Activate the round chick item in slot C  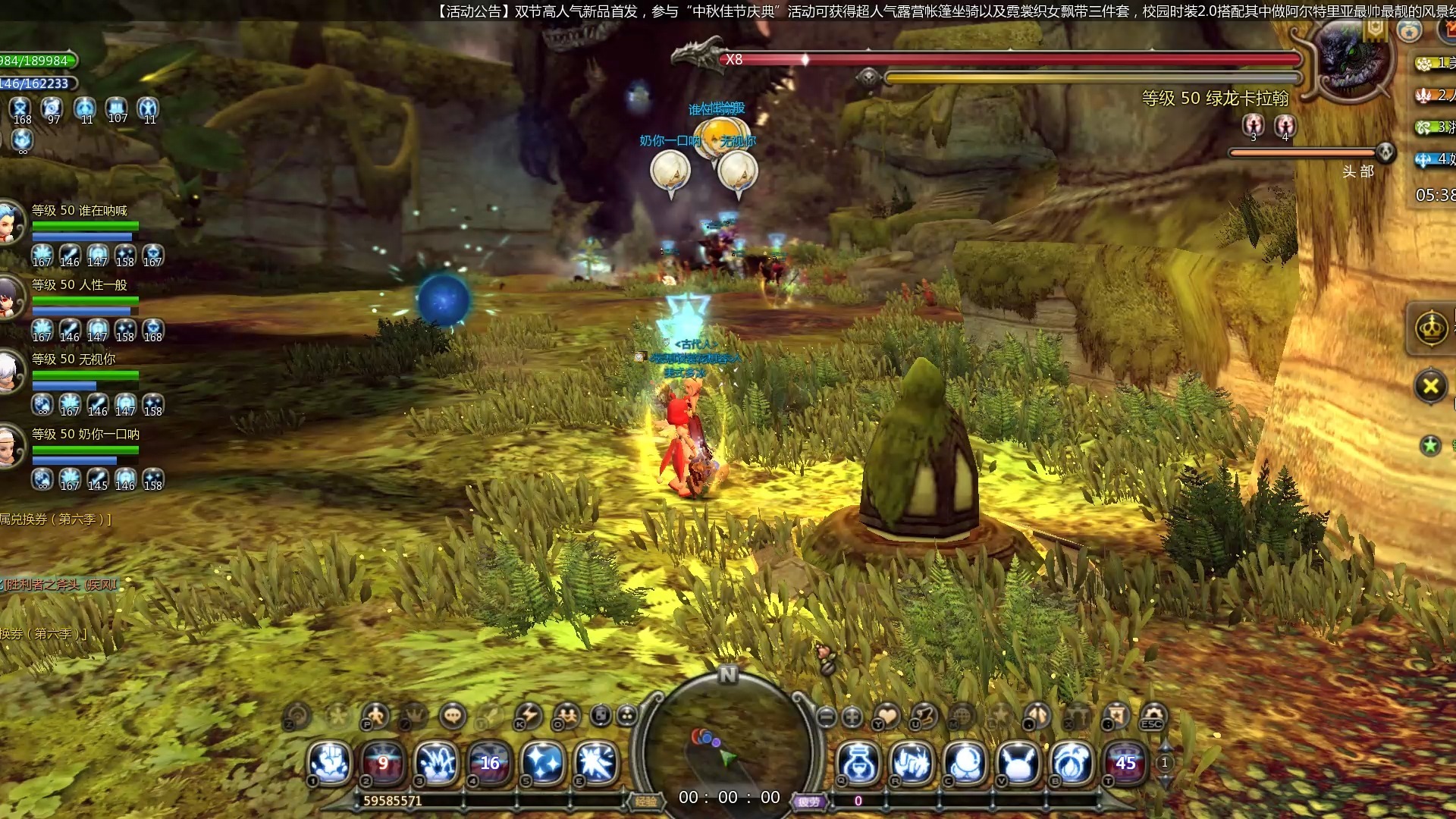point(965,762)
